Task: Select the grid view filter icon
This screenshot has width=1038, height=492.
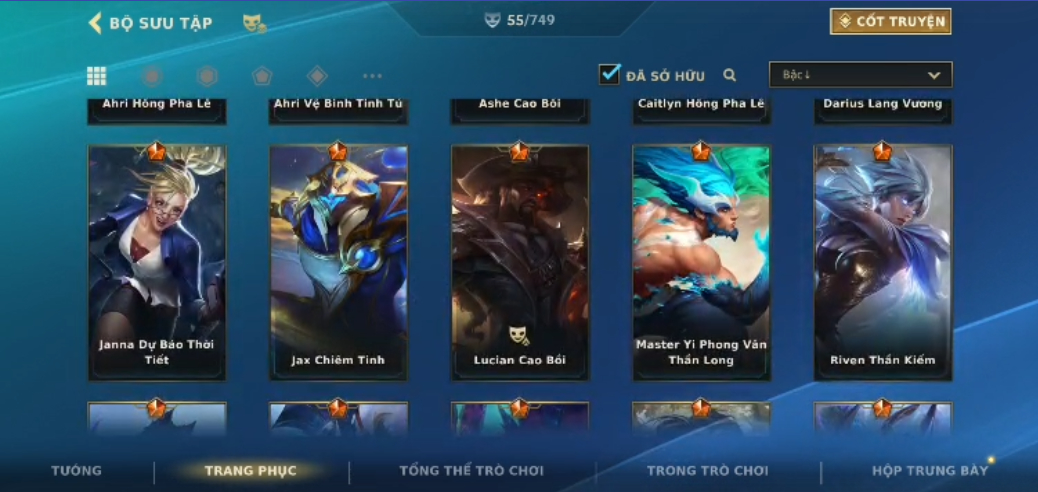Action: (x=97, y=76)
